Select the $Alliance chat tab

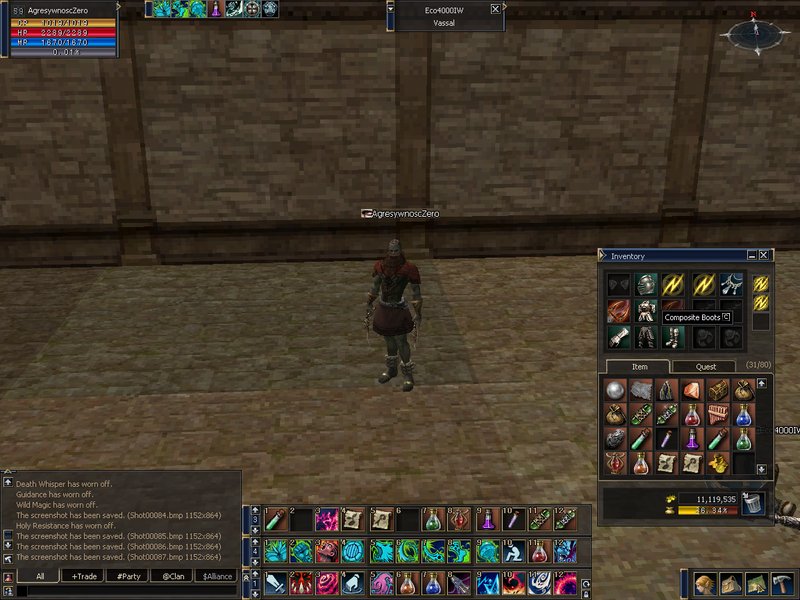(217, 576)
